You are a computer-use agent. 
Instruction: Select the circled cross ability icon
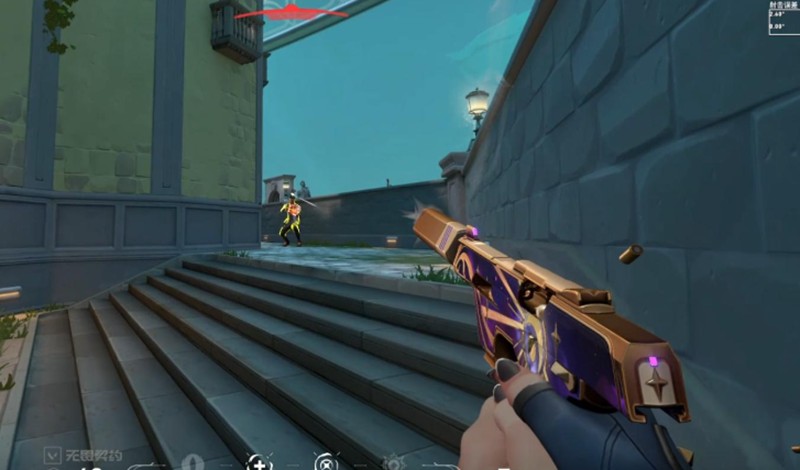click(324, 462)
